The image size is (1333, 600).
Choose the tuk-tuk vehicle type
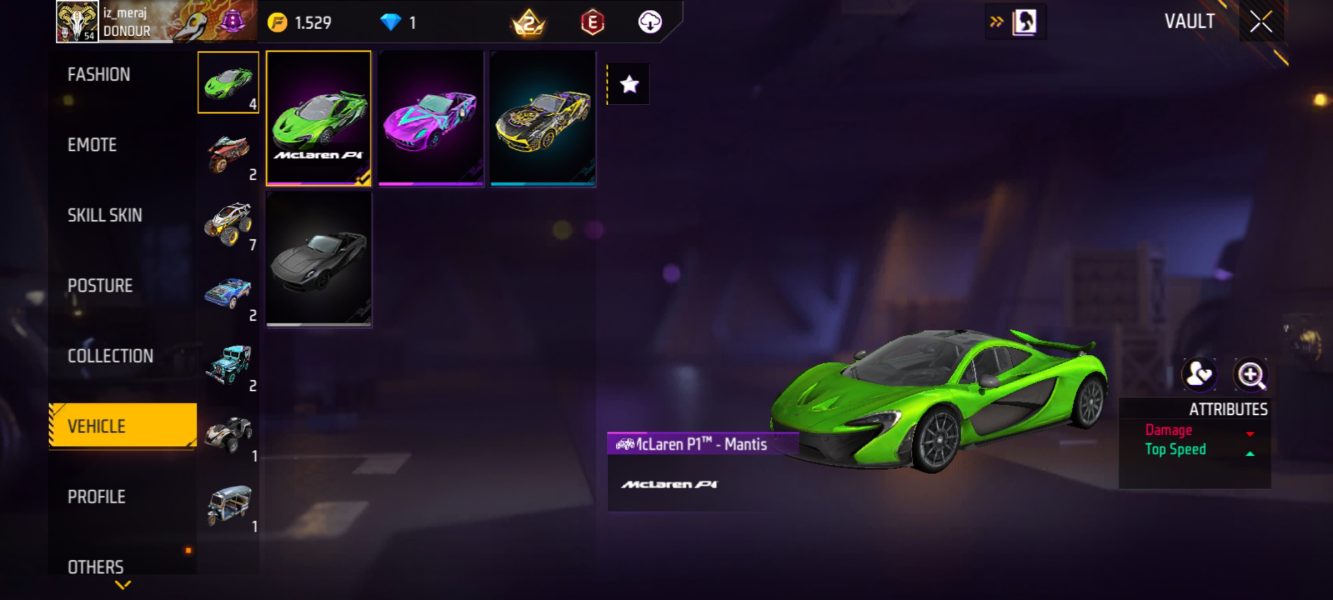click(x=228, y=505)
